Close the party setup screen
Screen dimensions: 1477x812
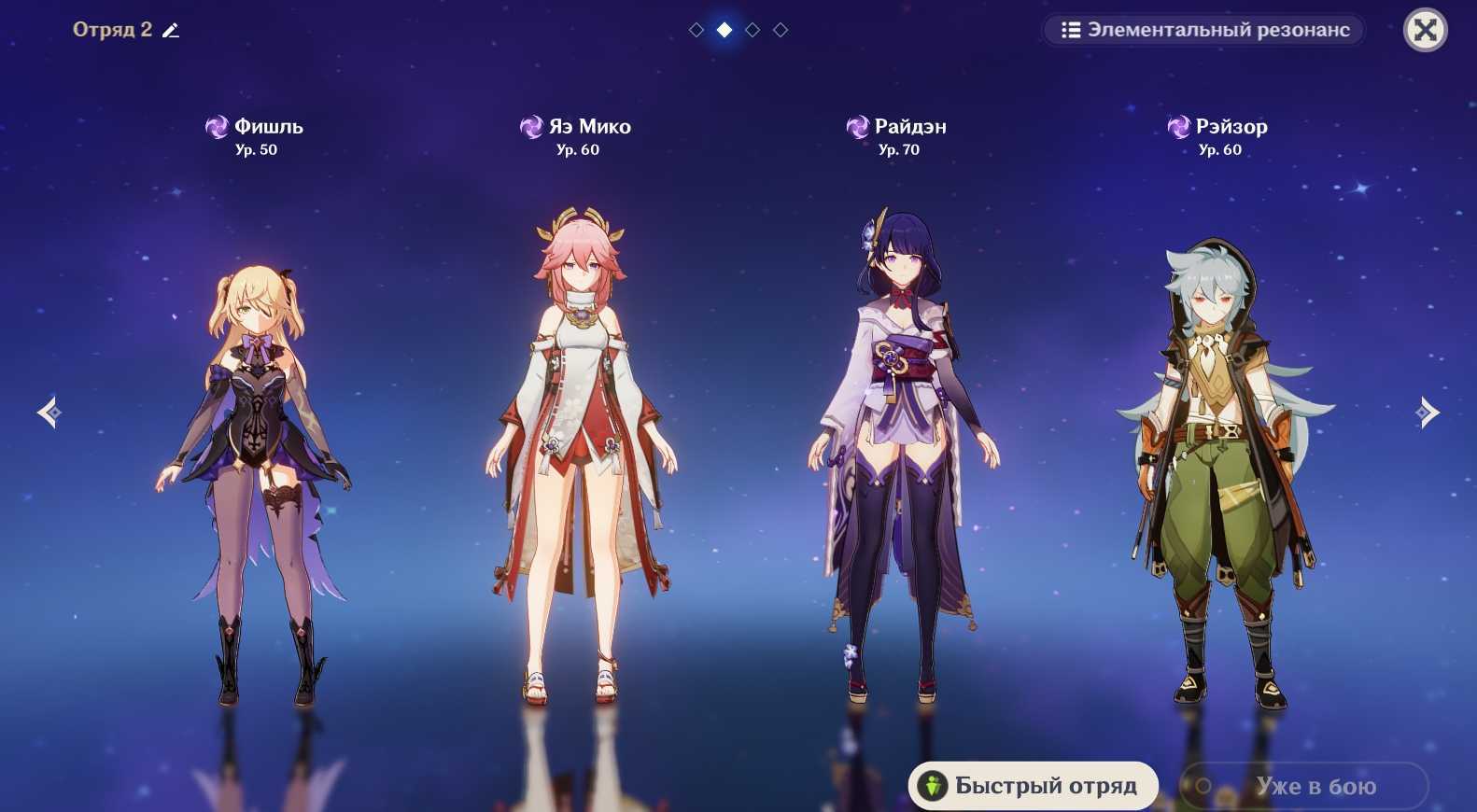[1425, 31]
